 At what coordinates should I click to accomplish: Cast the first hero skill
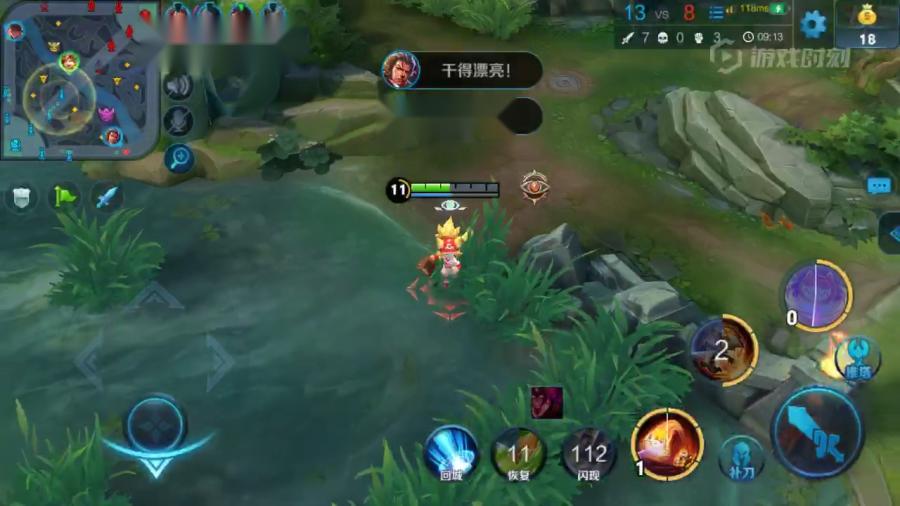667,443
